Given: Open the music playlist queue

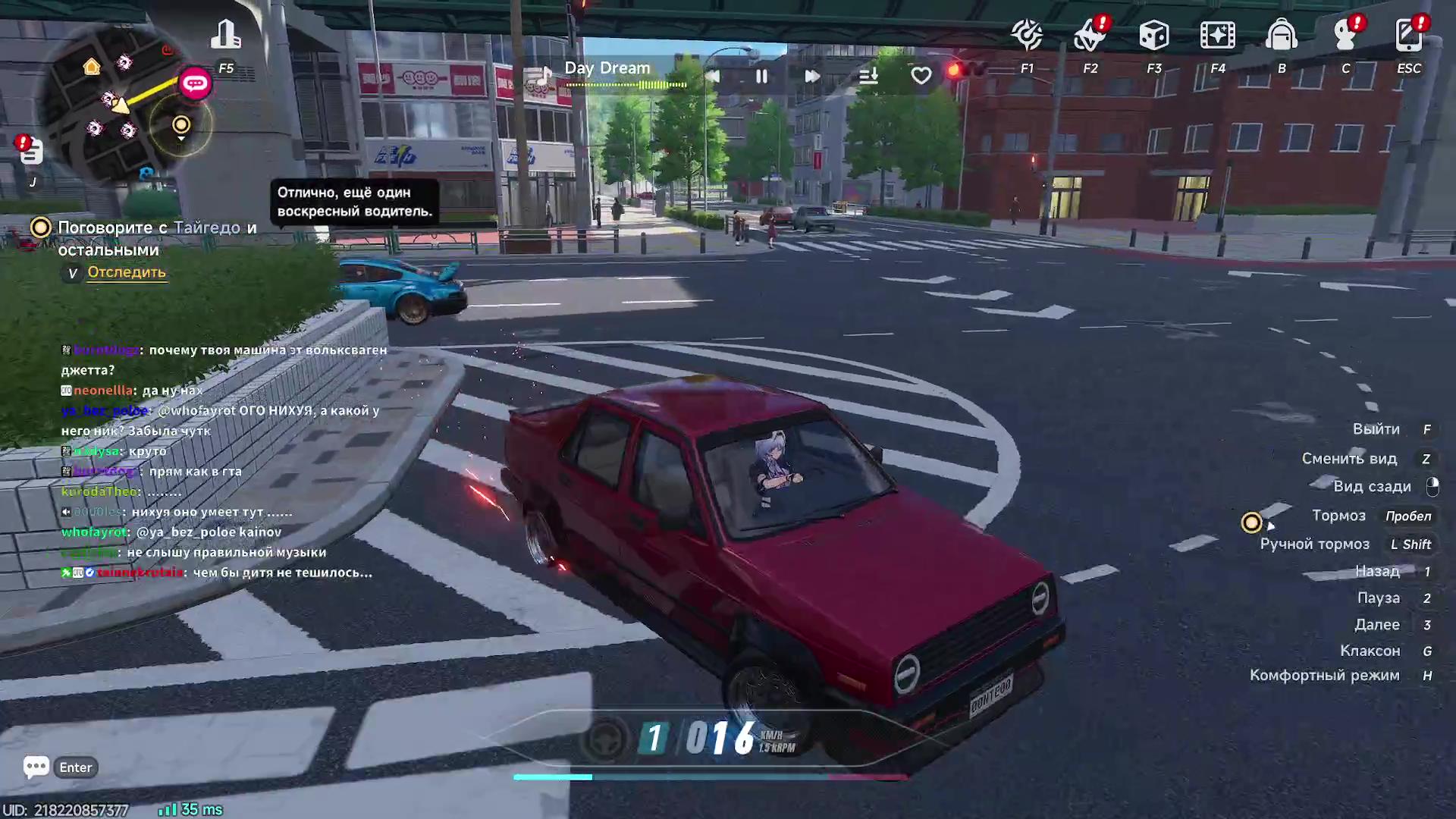Looking at the screenshot, I should [868, 76].
